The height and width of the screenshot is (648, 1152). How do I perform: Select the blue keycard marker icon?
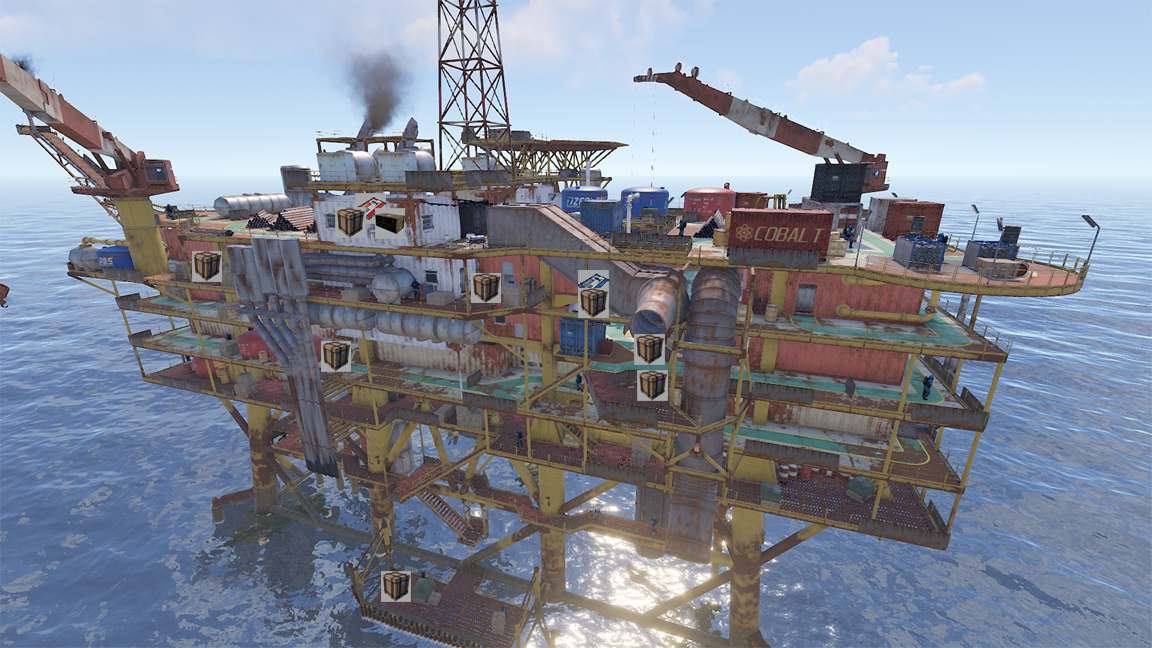593,280
